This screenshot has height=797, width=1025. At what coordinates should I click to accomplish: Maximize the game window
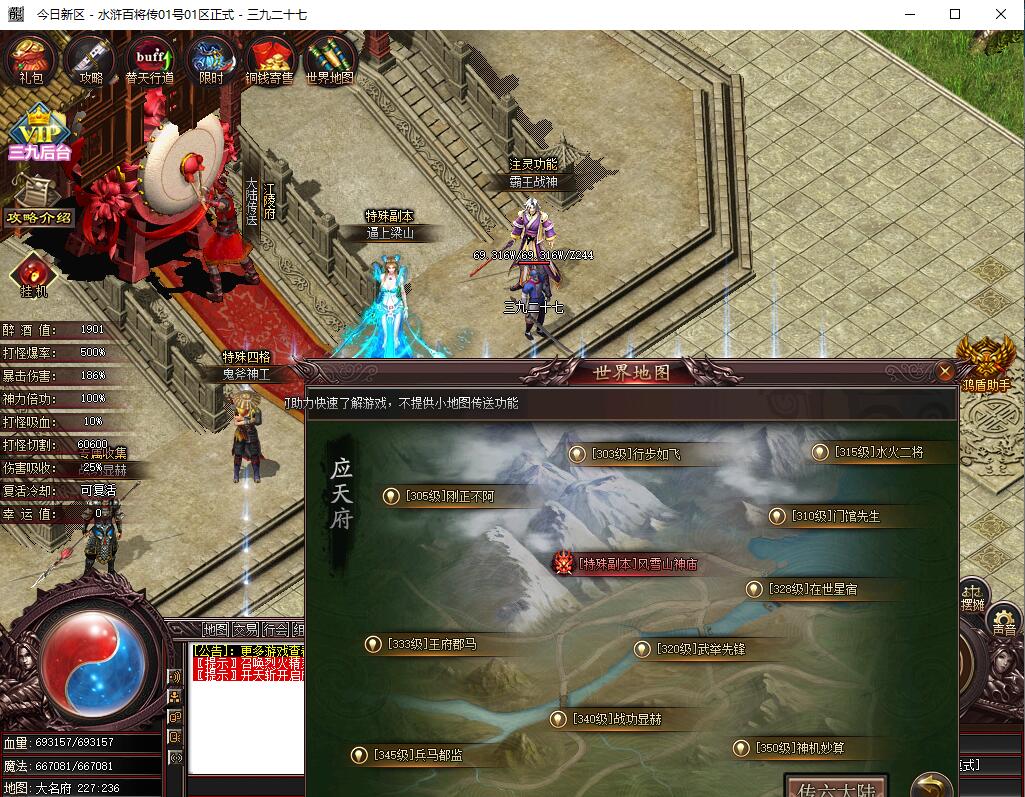click(955, 14)
